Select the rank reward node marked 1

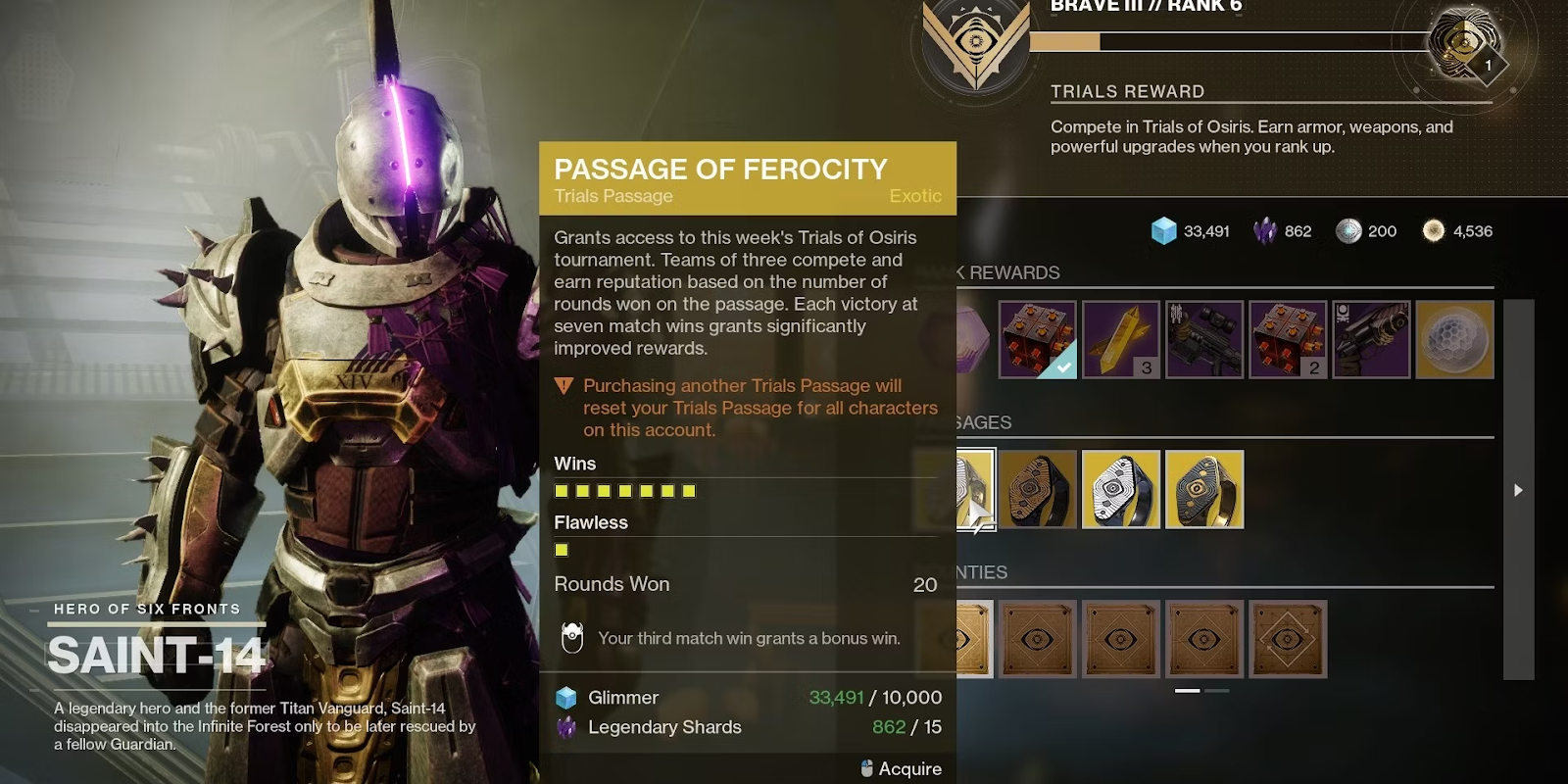point(1466,44)
